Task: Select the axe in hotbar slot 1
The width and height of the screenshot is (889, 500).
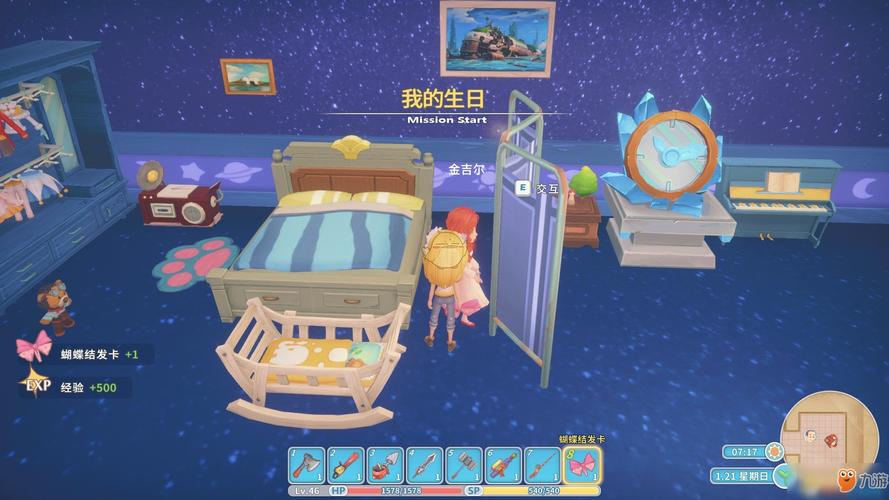Action: [308, 465]
